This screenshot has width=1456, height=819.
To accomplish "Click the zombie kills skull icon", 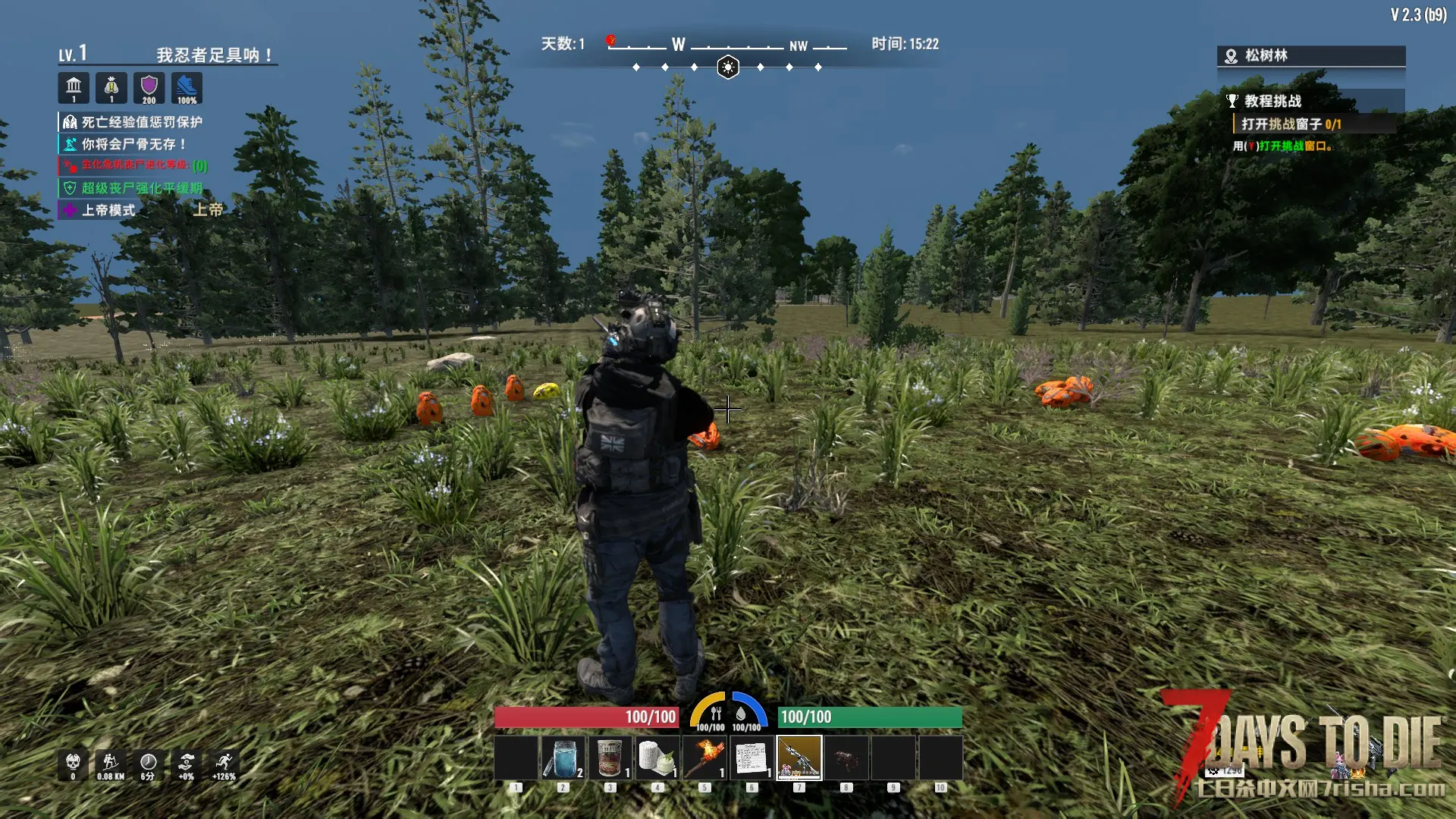I will (73, 764).
